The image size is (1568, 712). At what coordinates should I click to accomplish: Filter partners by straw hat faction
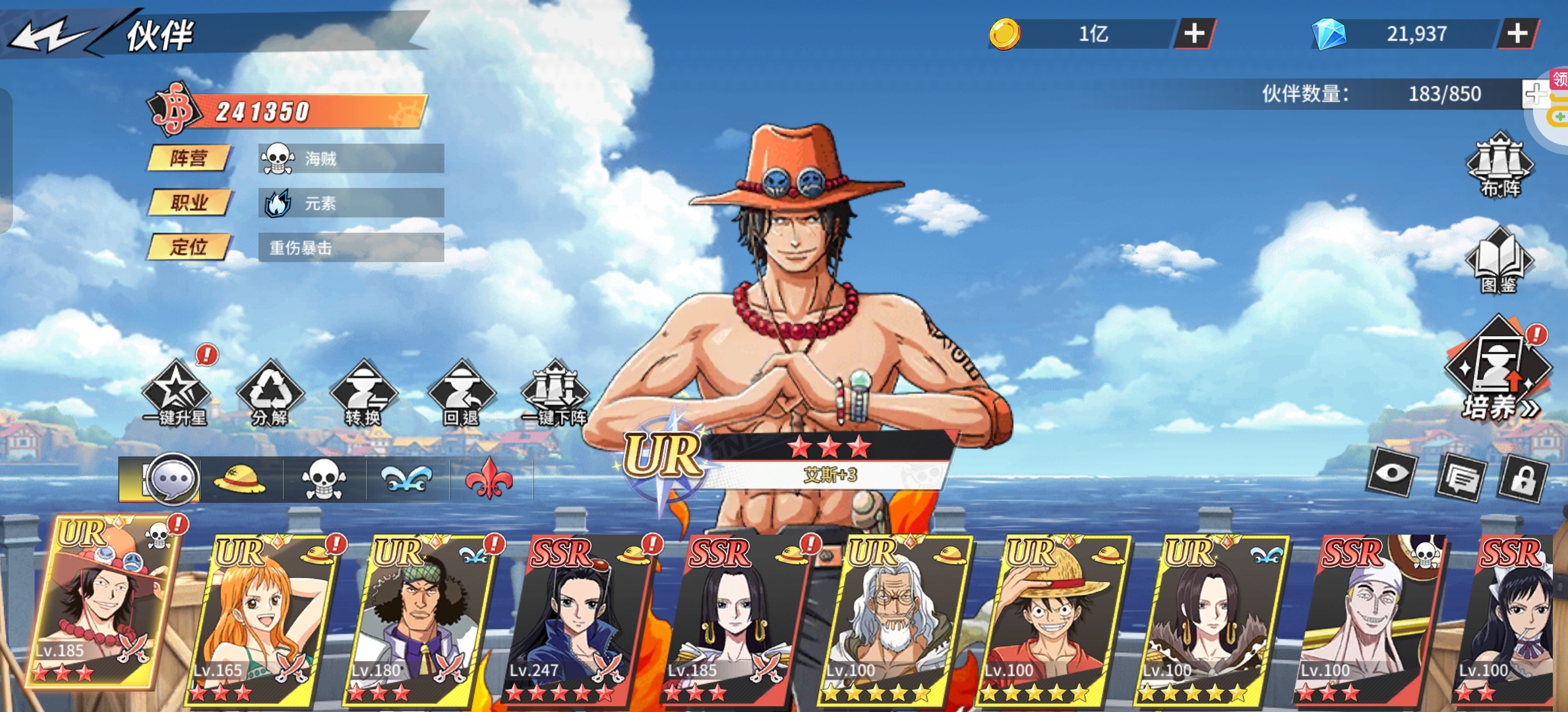pyautogui.click(x=240, y=479)
